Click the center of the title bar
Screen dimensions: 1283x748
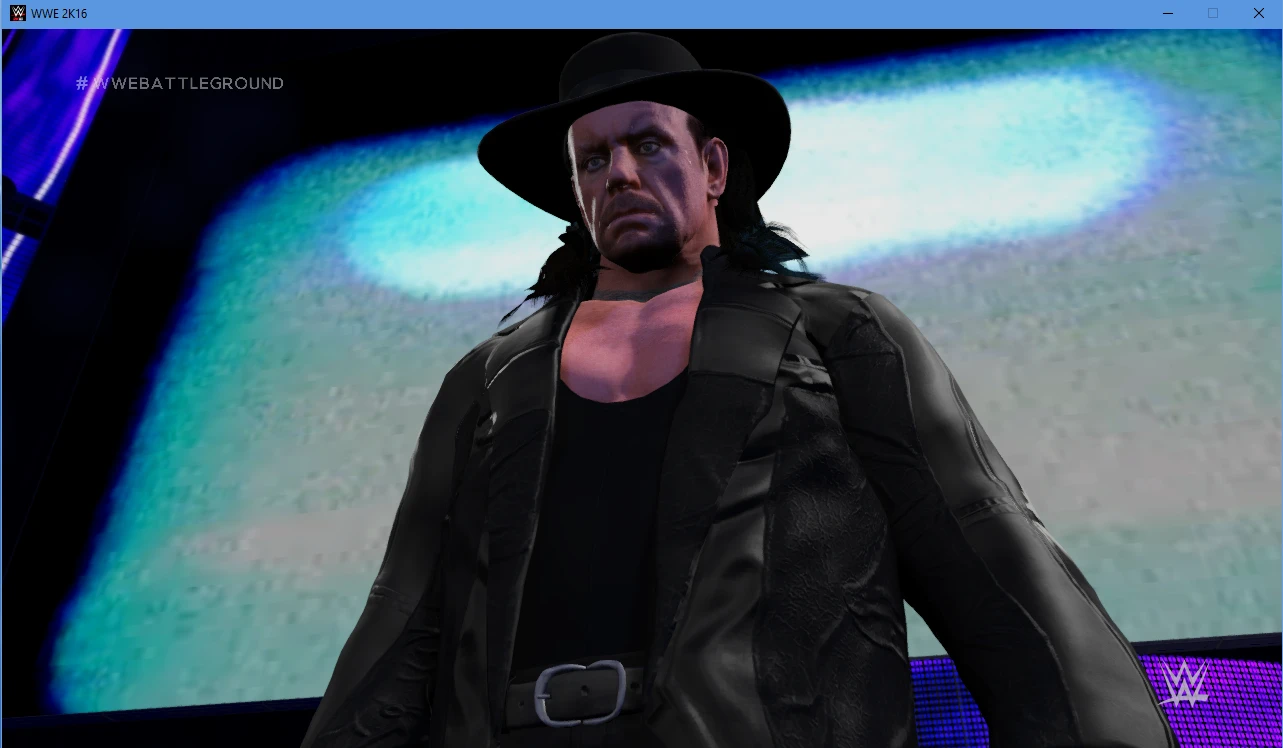pyautogui.click(x=640, y=13)
